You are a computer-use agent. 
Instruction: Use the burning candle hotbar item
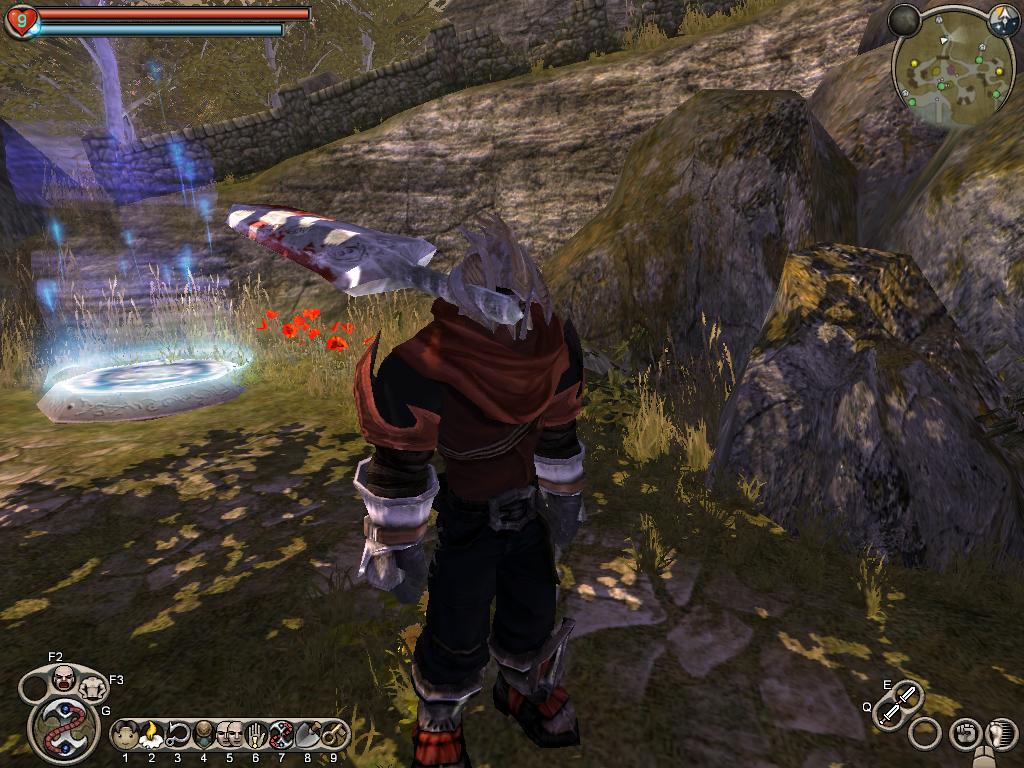point(151,736)
